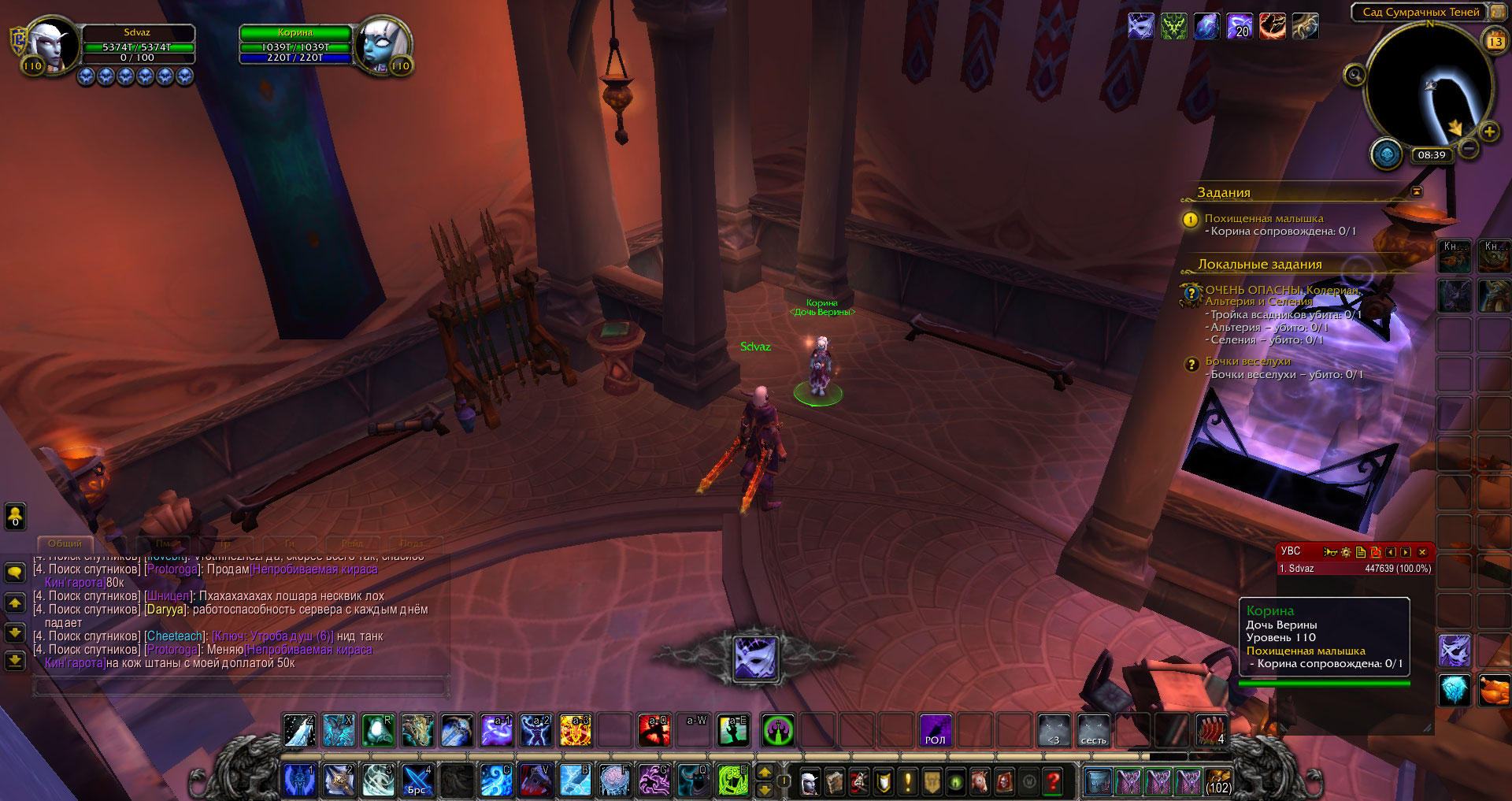This screenshot has width=1512, height=801.
Task: Open the minimap tracking magnifier button
Action: pos(1354,76)
